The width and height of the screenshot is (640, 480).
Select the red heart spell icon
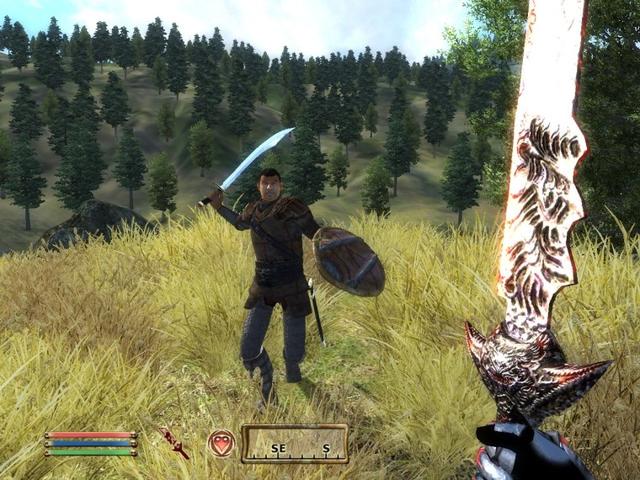[x=221, y=443]
